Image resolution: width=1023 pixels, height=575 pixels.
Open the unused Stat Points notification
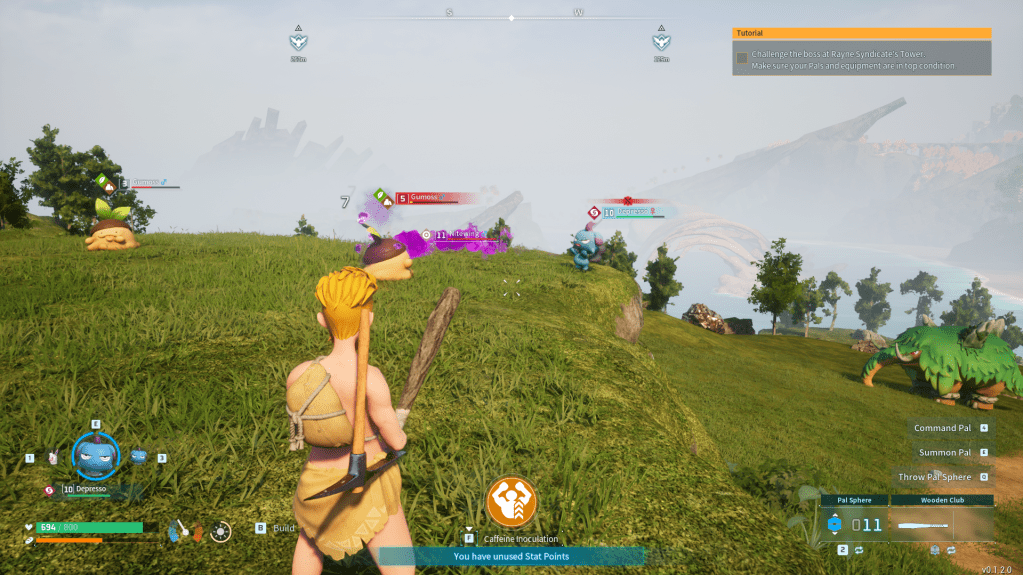coord(511,556)
